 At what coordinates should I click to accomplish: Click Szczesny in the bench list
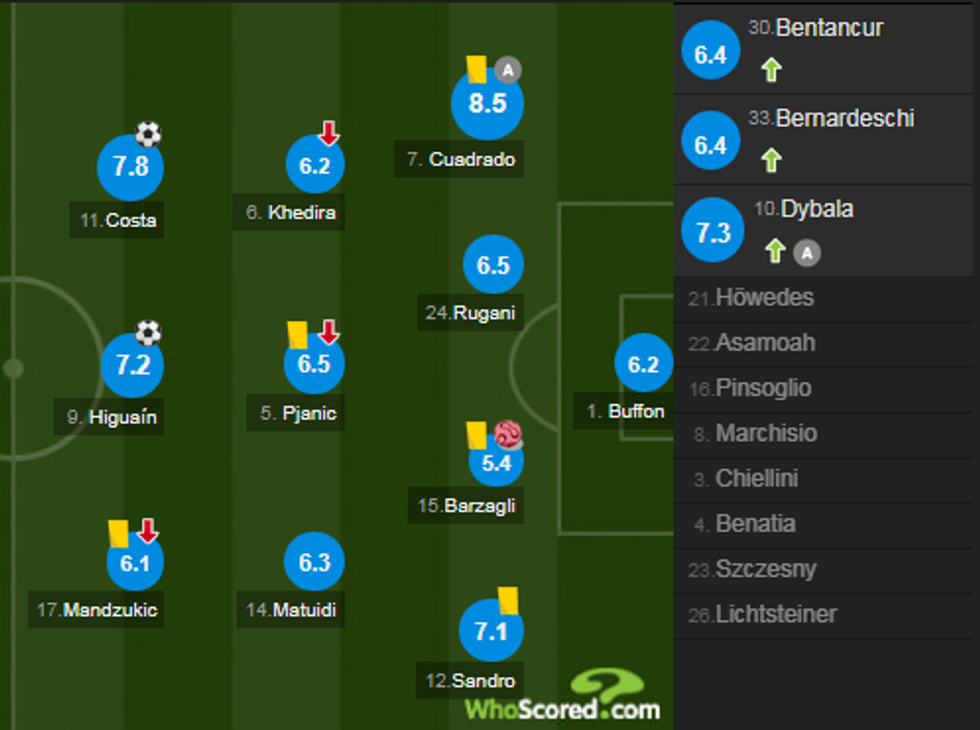(x=765, y=569)
